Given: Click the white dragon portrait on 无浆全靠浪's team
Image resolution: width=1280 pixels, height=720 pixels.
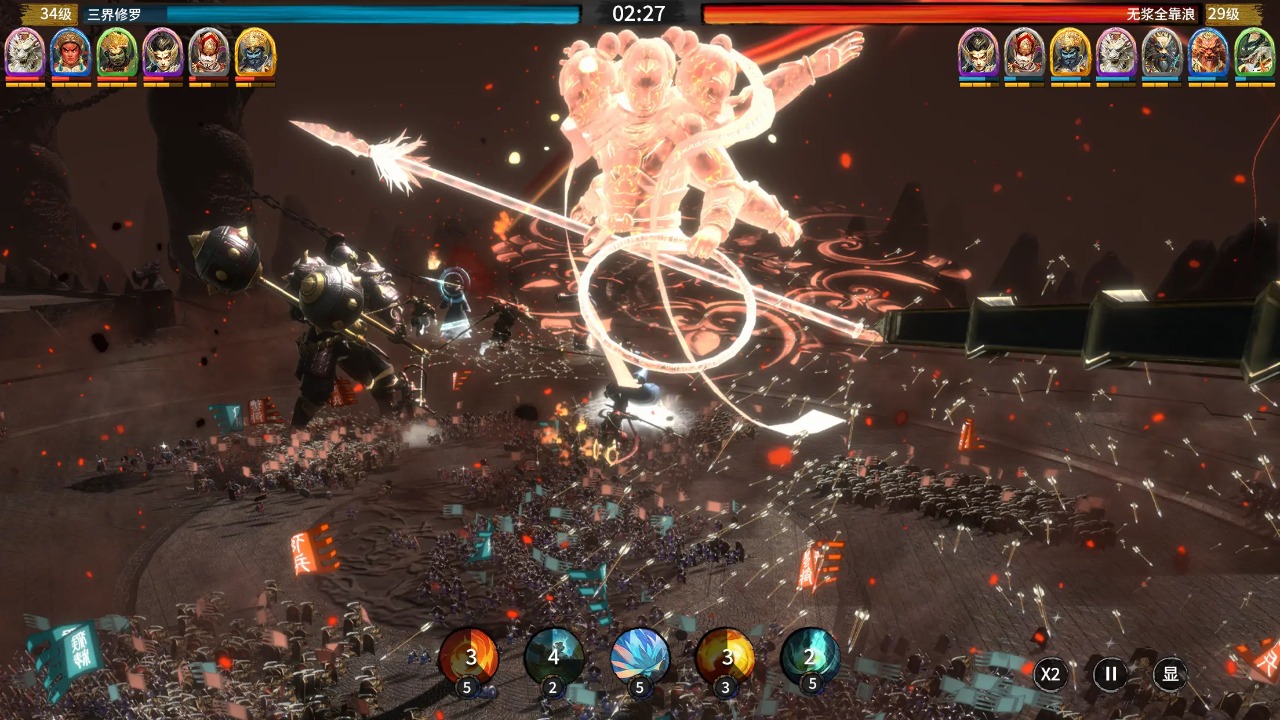Looking at the screenshot, I should [x=1116, y=51].
